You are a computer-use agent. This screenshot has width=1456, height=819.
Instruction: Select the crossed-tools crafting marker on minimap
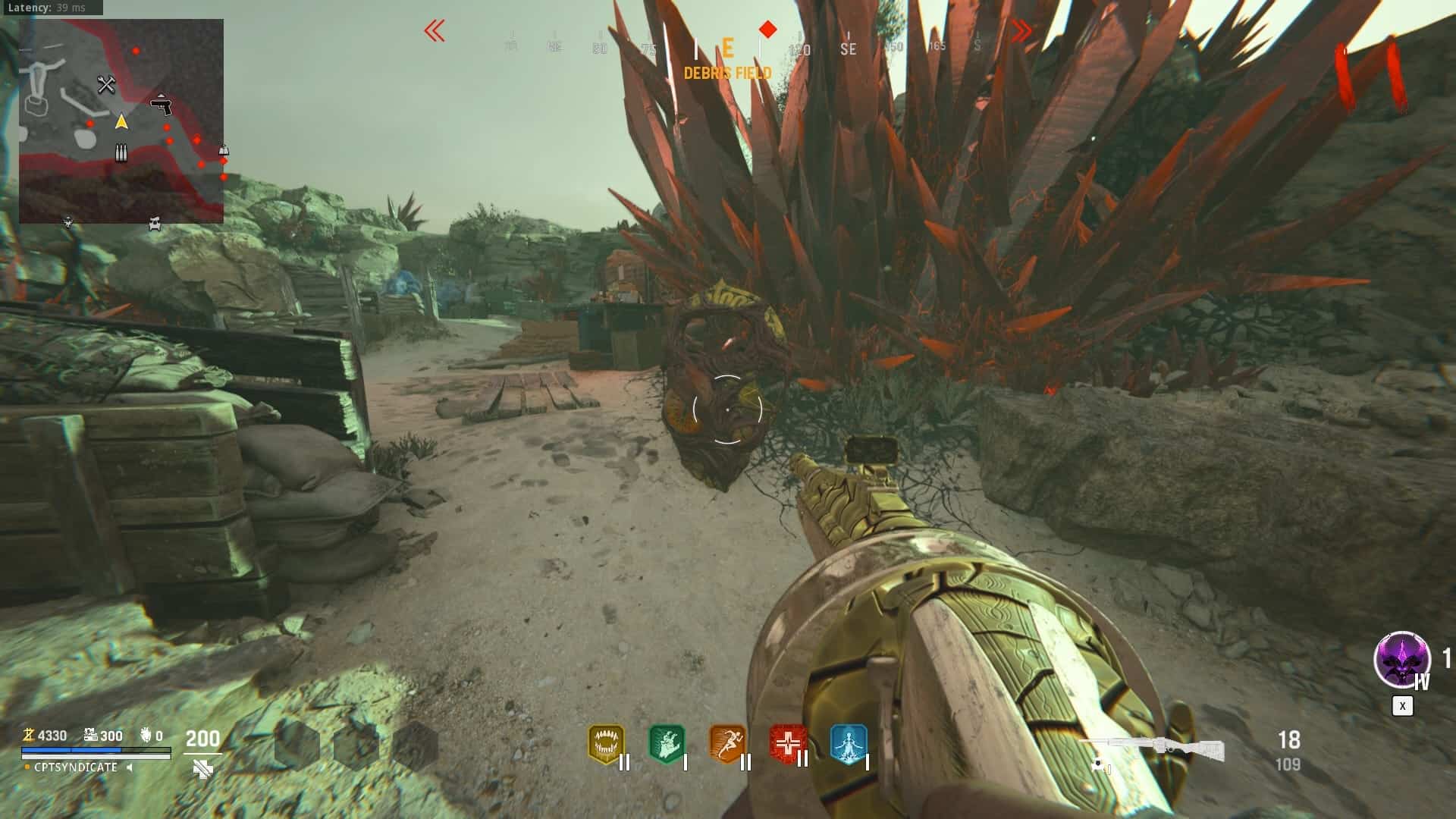[x=106, y=85]
